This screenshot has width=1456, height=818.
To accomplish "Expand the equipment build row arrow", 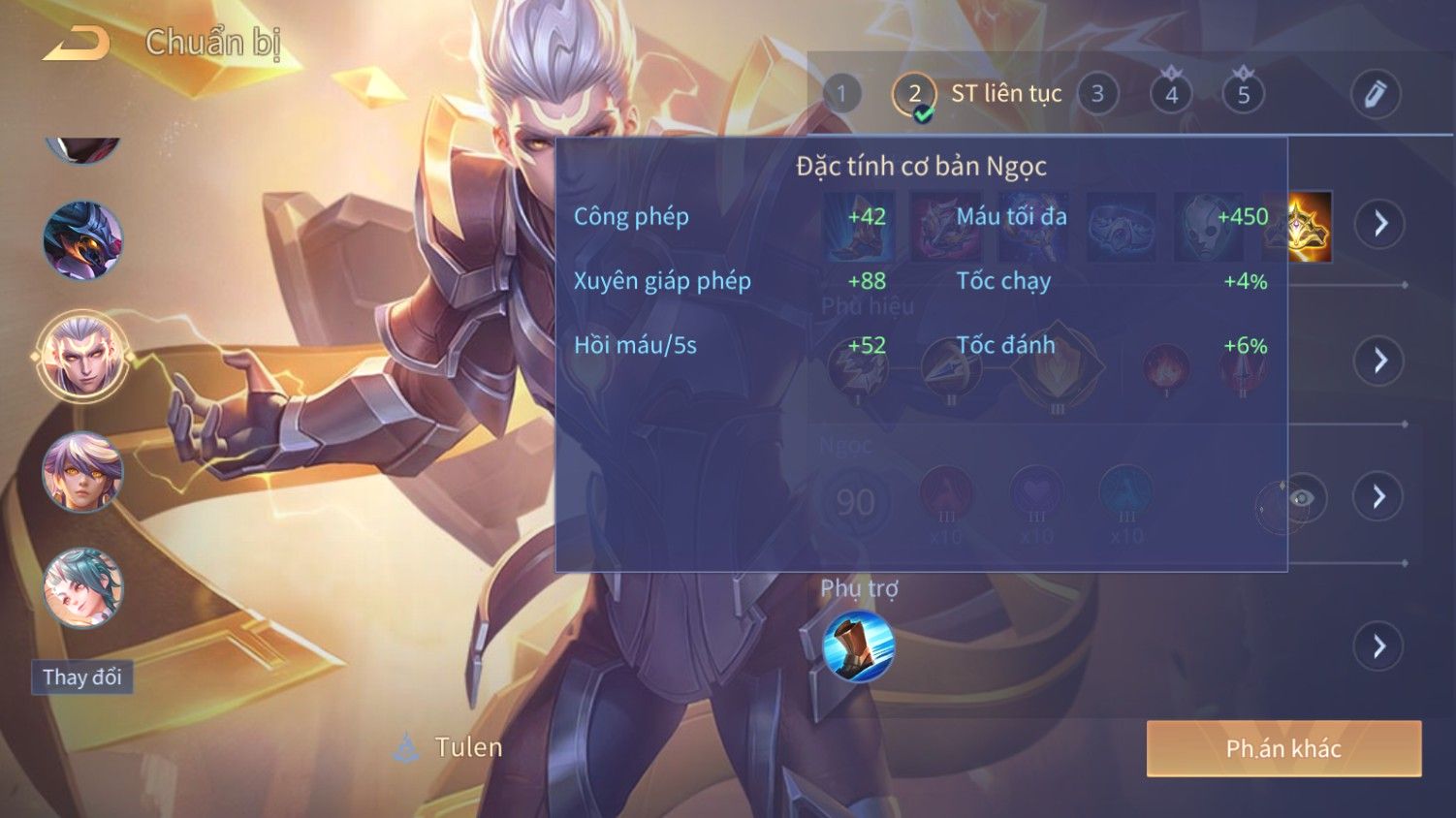I will pos(1380,224).
